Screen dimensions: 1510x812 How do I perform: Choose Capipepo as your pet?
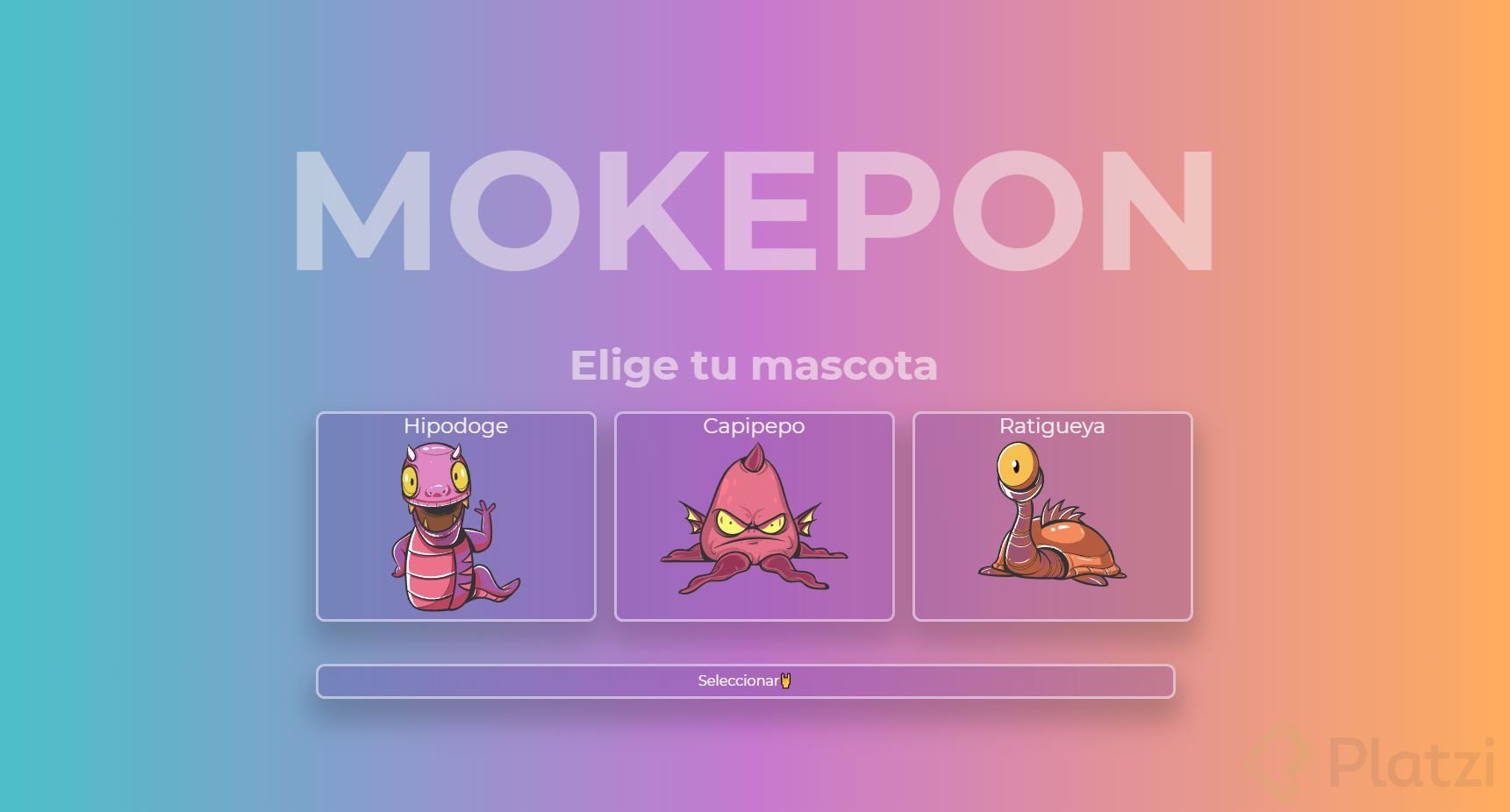pyautogui.click(x=755, y=517)
